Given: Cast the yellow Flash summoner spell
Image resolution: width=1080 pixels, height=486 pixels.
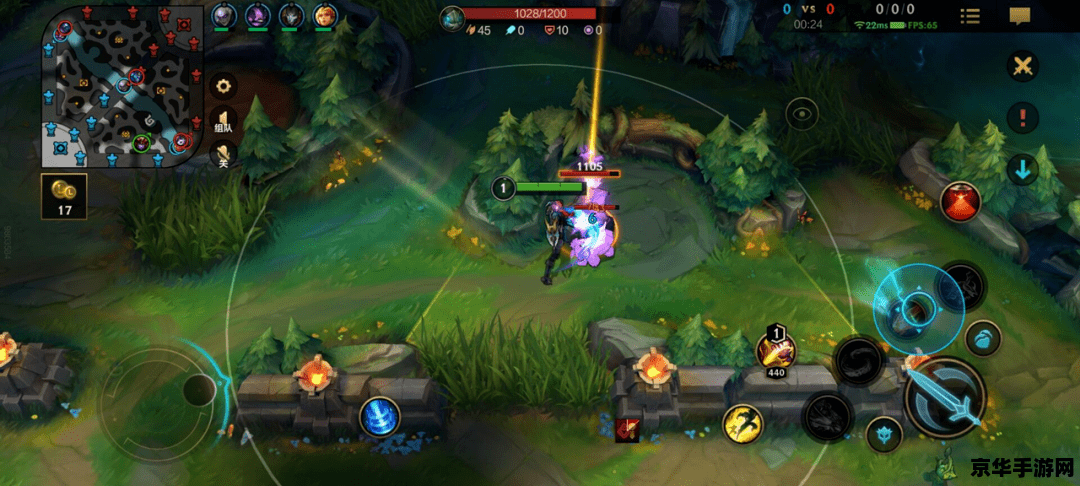Looking at the screenshot, I should [743, 424].
